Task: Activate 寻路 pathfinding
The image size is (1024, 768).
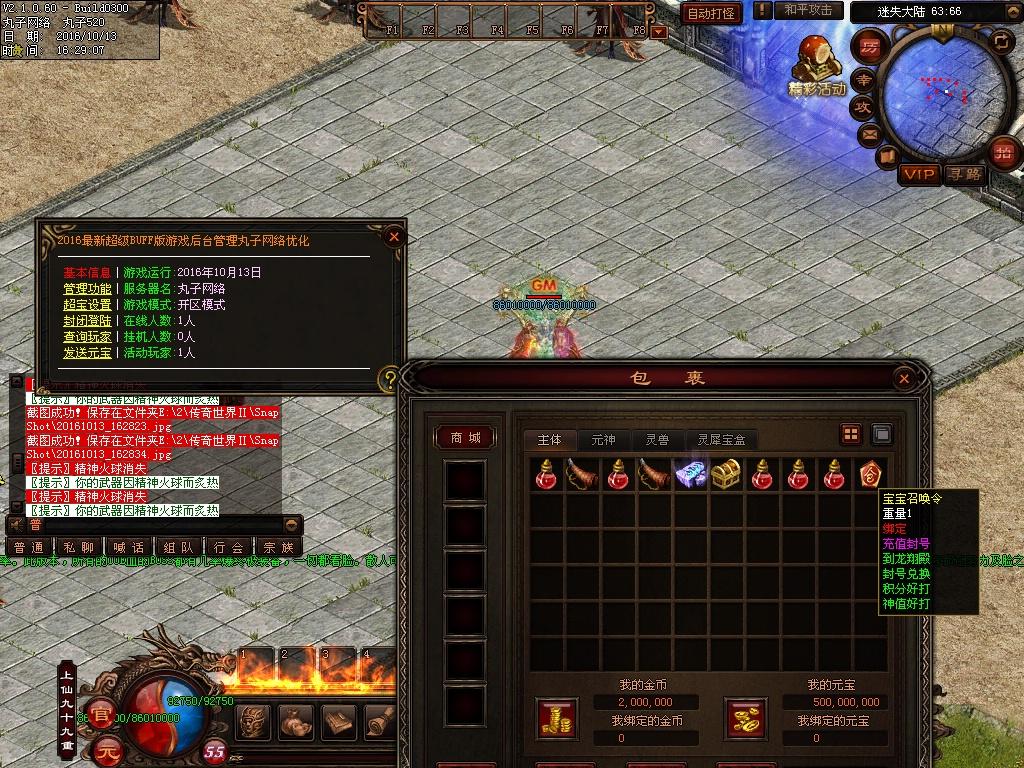Action: (x=965, y=175)
